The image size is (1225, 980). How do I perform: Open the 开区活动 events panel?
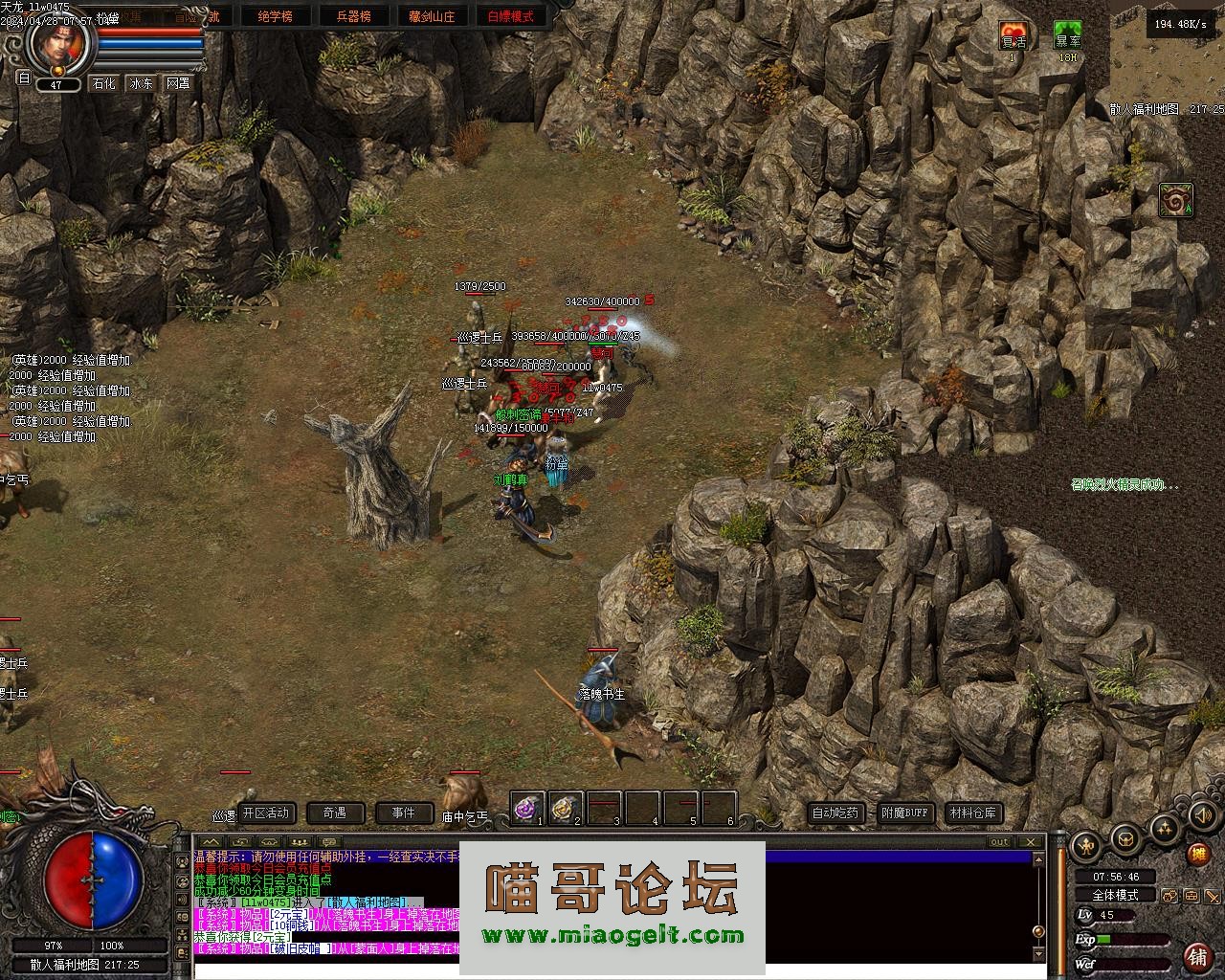265,813
